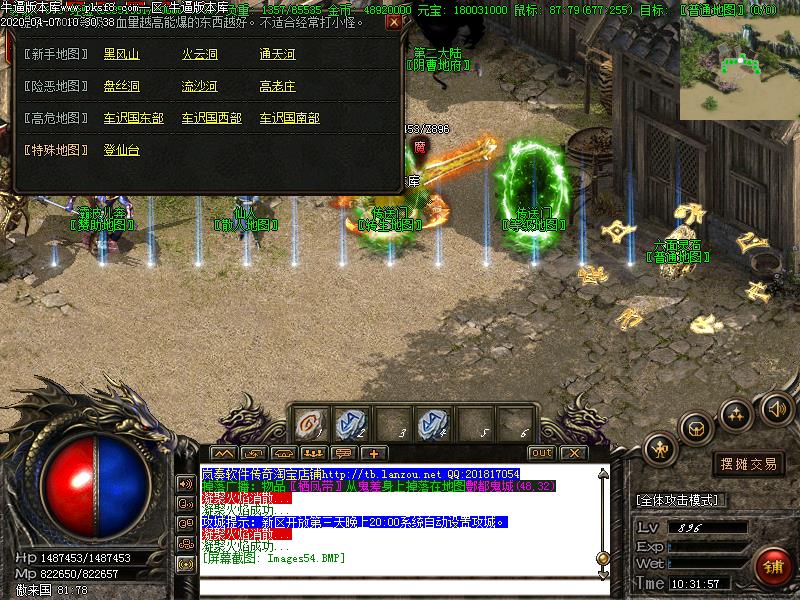Image resolution: width=800 pixels, height=600 pixels.
Task: Click the red 铺 shop button
Action: pos(772,567)
